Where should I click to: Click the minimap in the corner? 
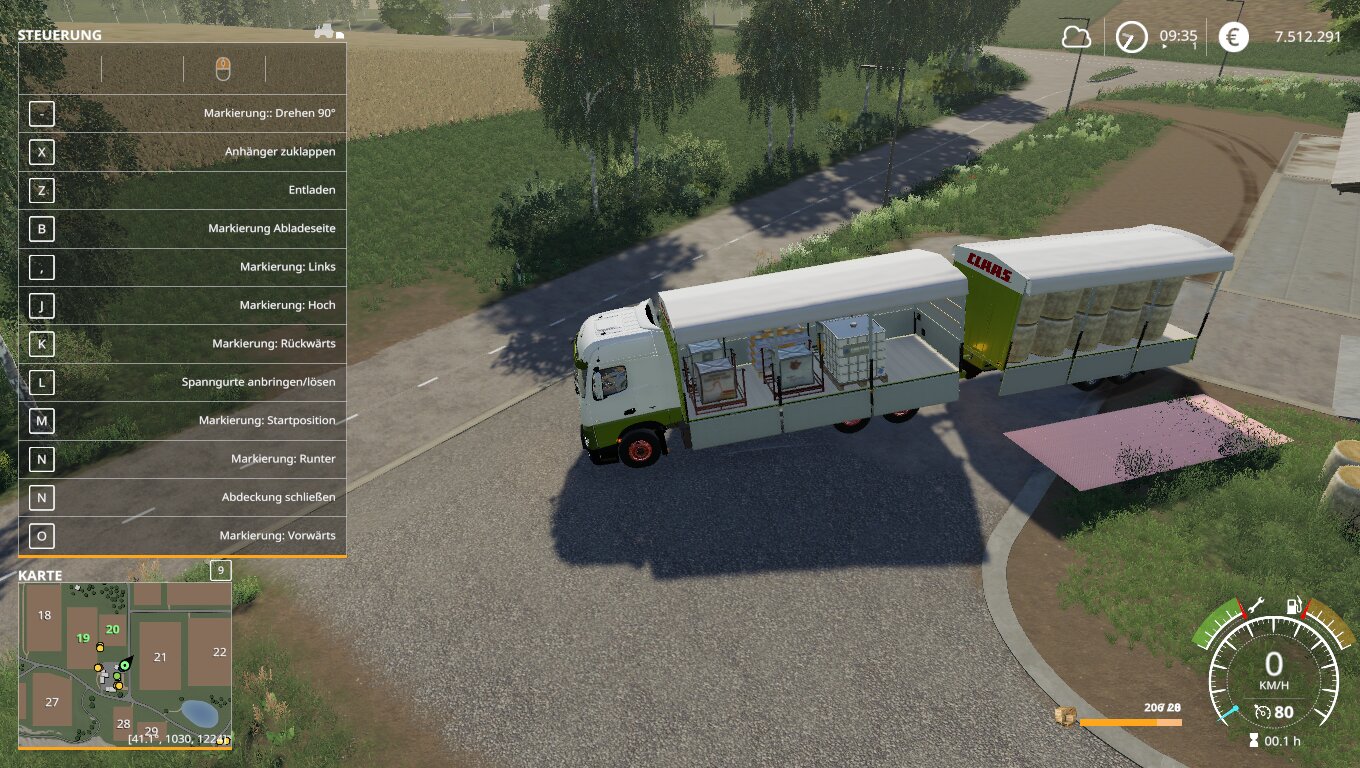(125, 664)
